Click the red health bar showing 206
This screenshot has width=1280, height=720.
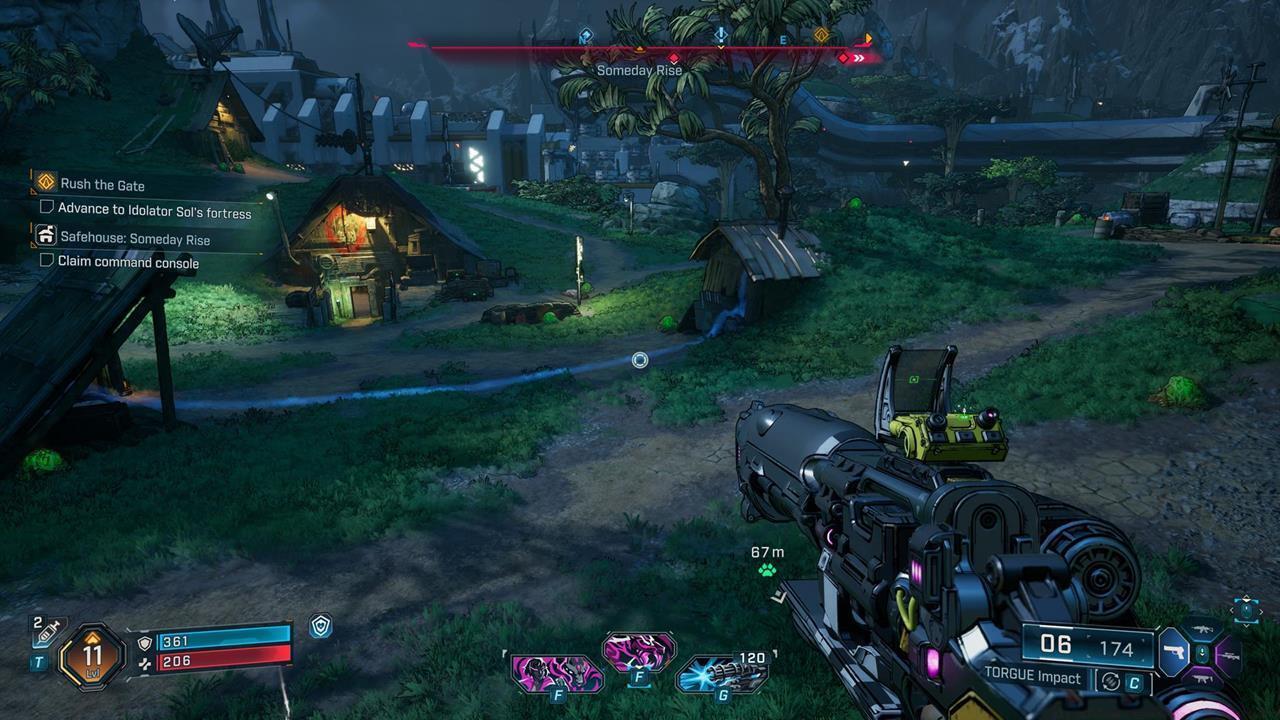[226, 661]
